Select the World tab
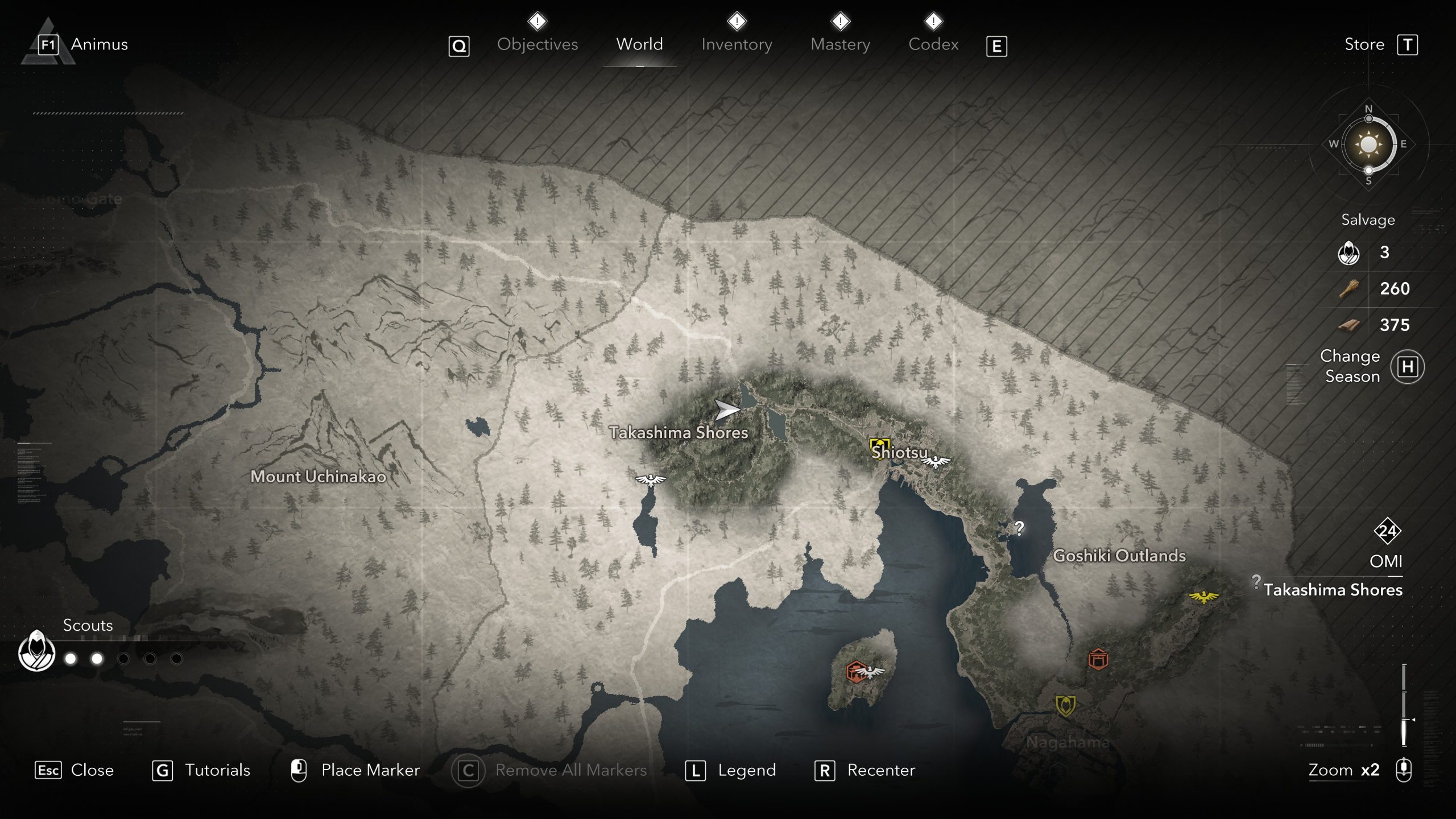 (639, 44)
